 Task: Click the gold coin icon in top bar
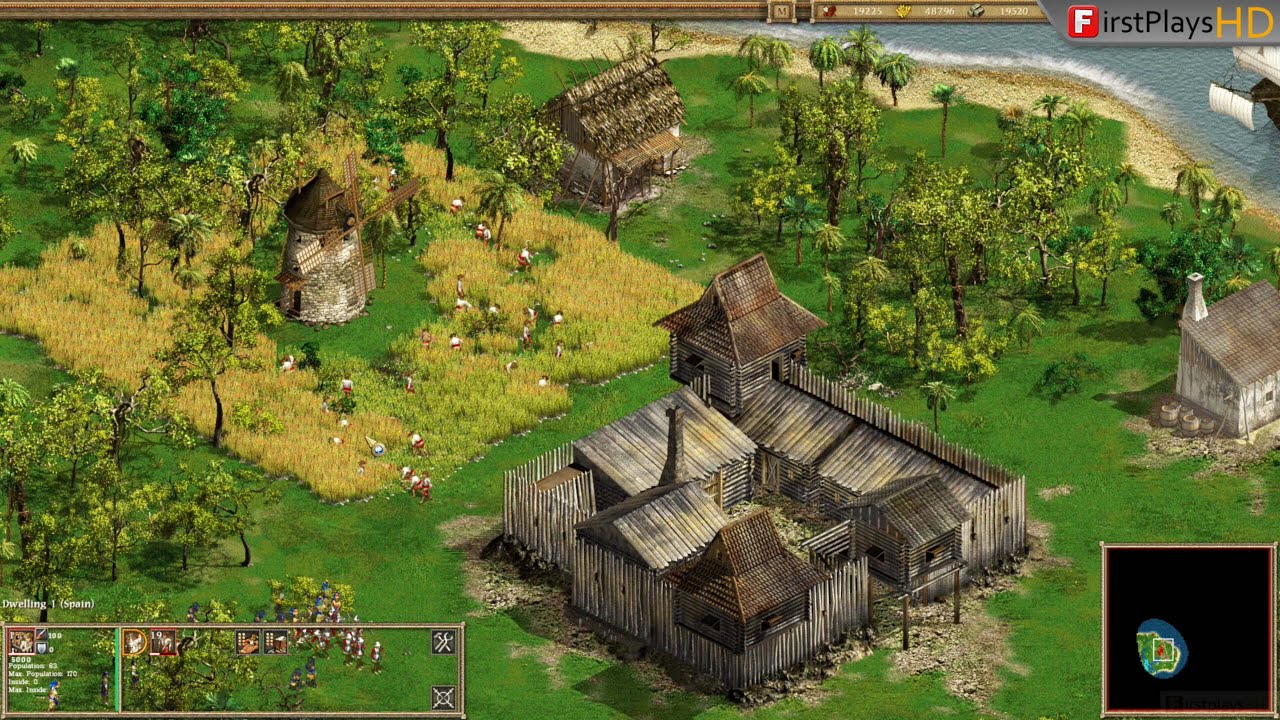[x=902, y=11]
